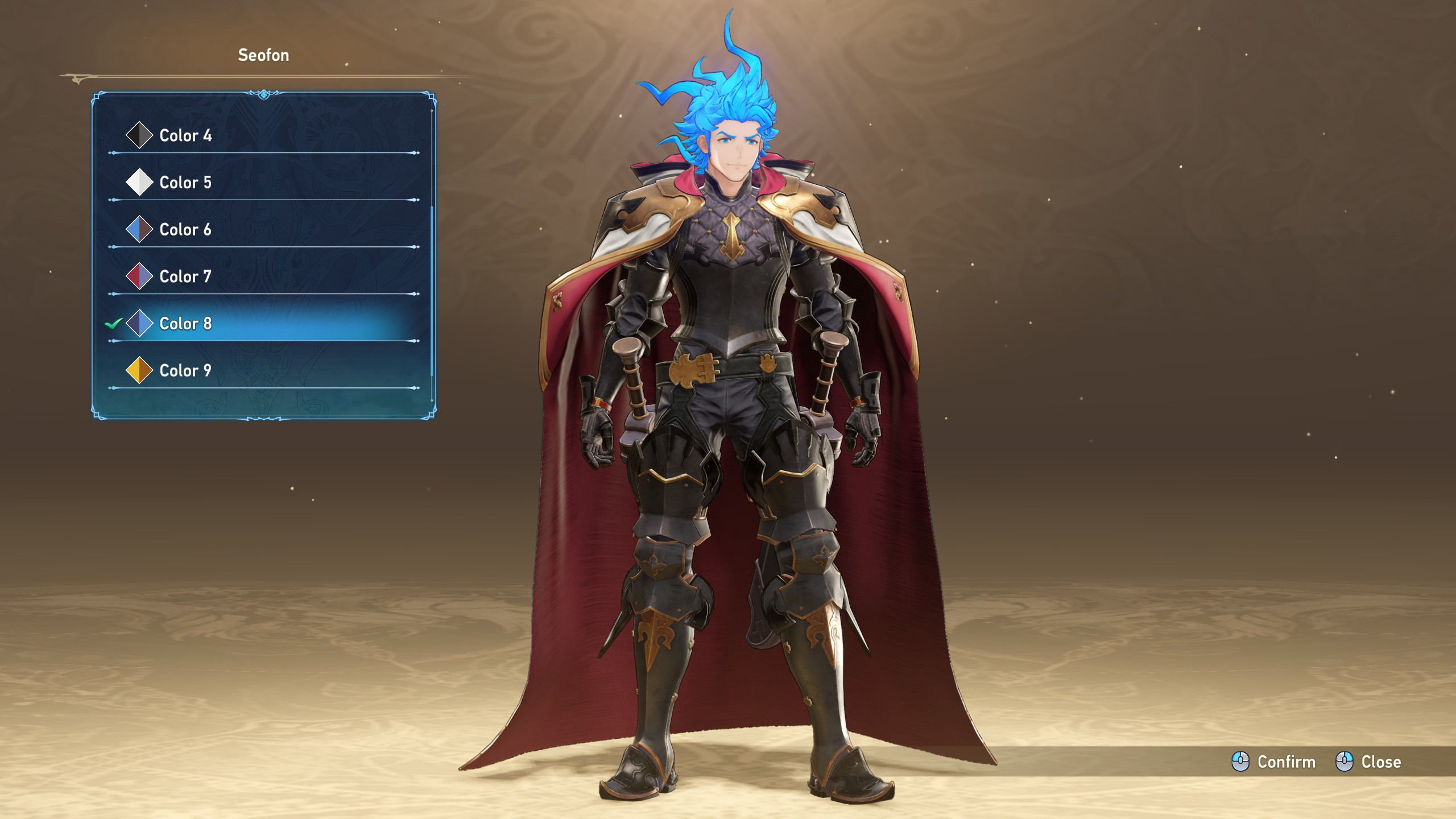The image size is (1456, 819).
Task: Apply Color 7 to Seofon
Action: (x=185, y=277)
